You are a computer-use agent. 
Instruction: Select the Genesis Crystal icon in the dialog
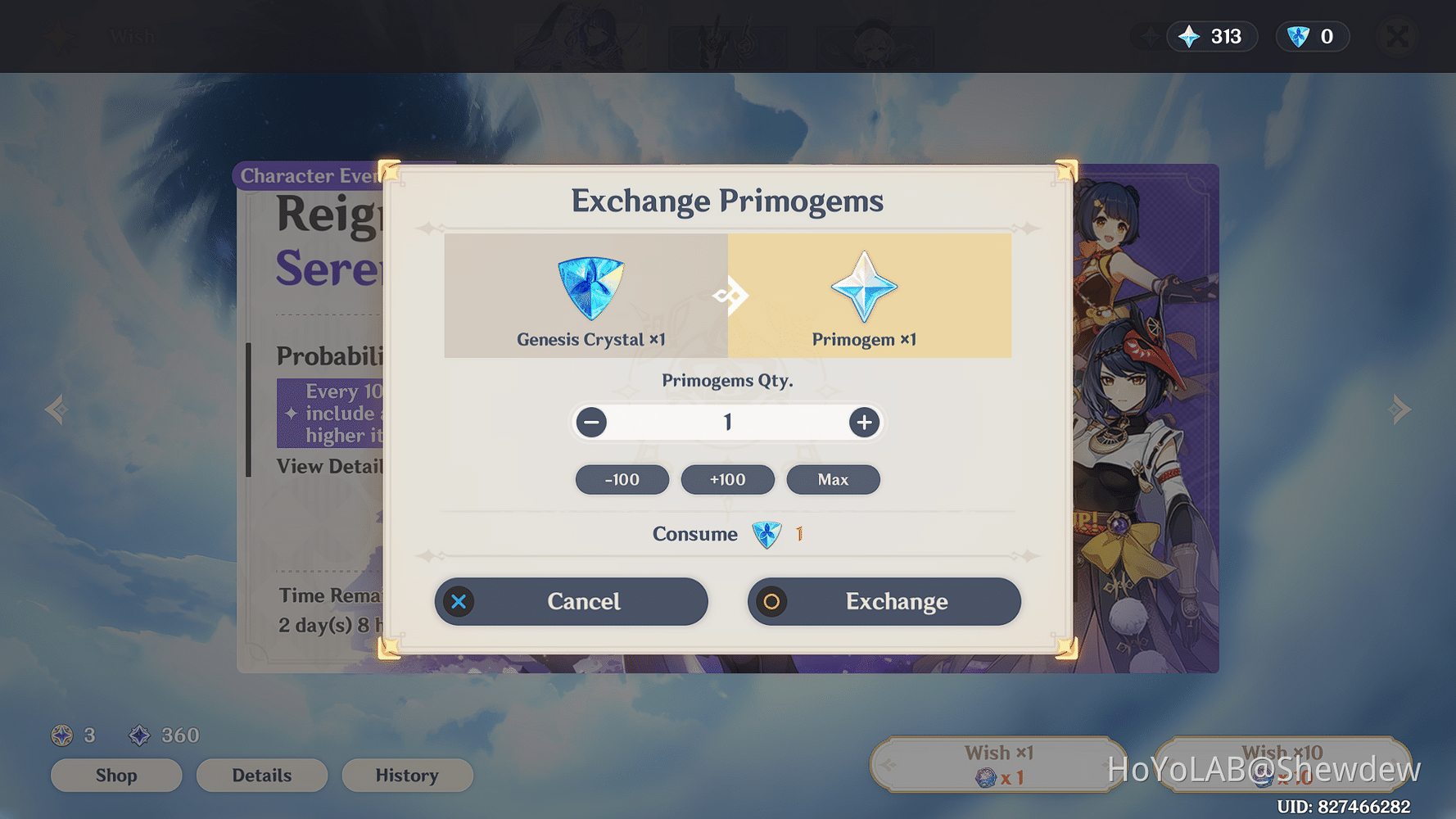pos(590,287)
